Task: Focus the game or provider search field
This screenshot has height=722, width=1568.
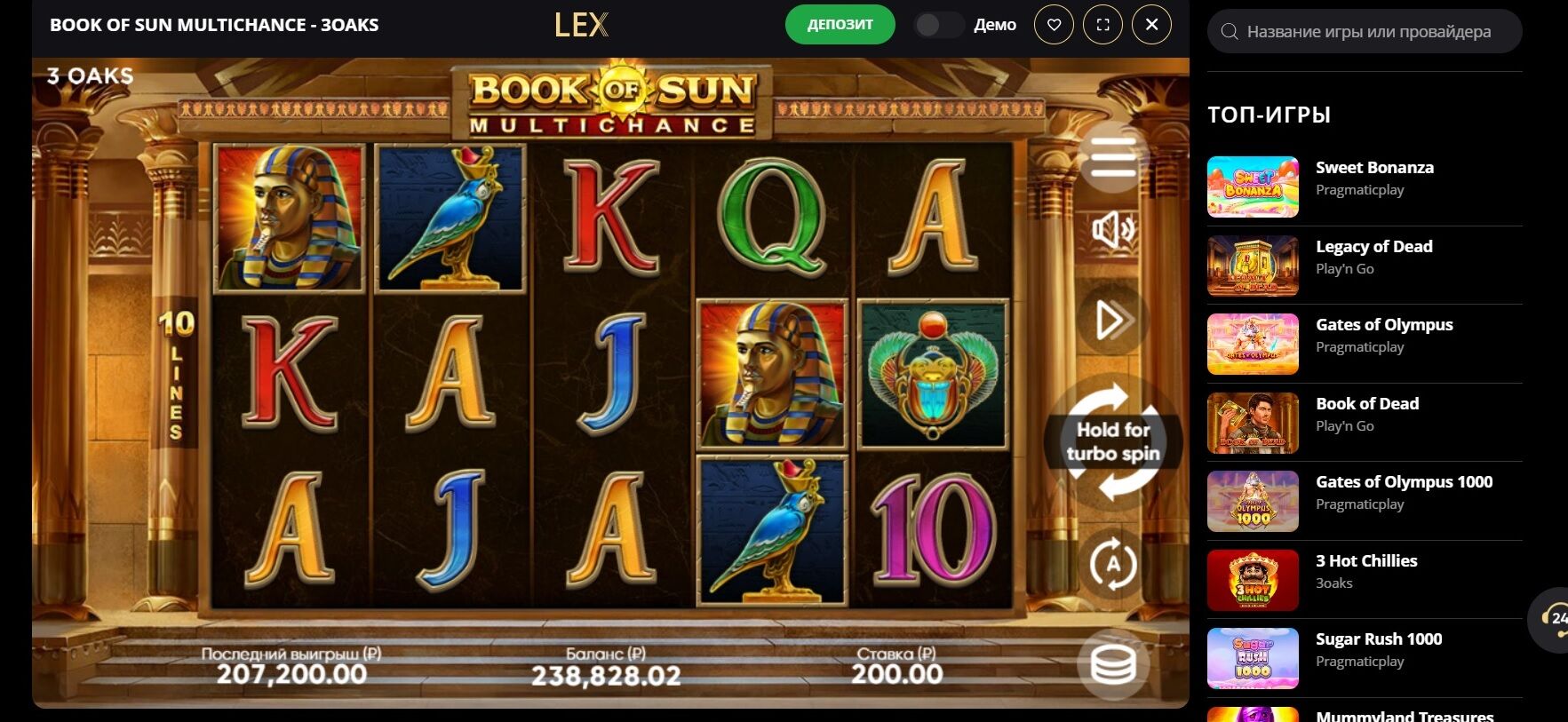Action: coord(1368,32)
